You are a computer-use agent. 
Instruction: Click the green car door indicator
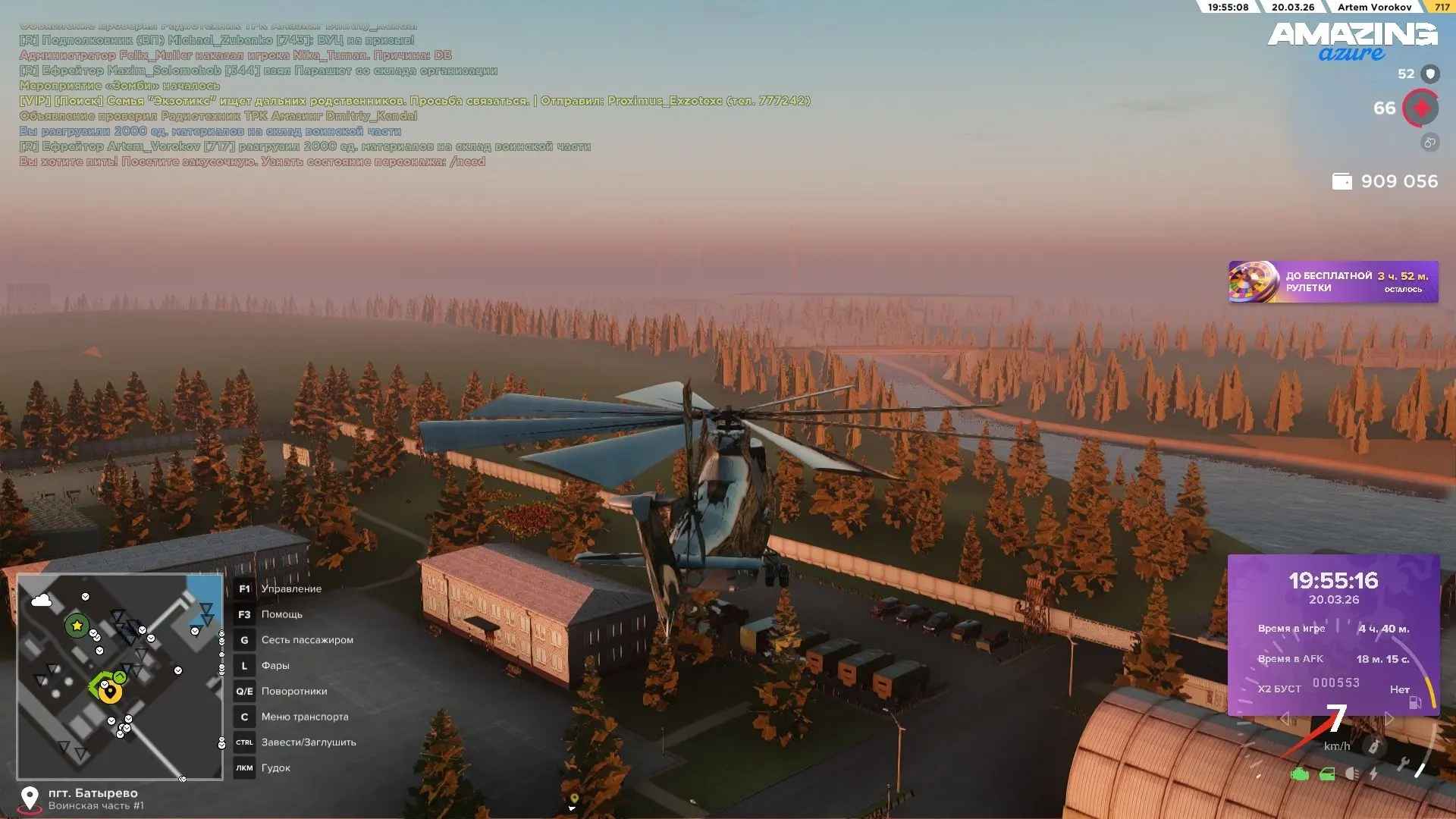[1327, 774]
